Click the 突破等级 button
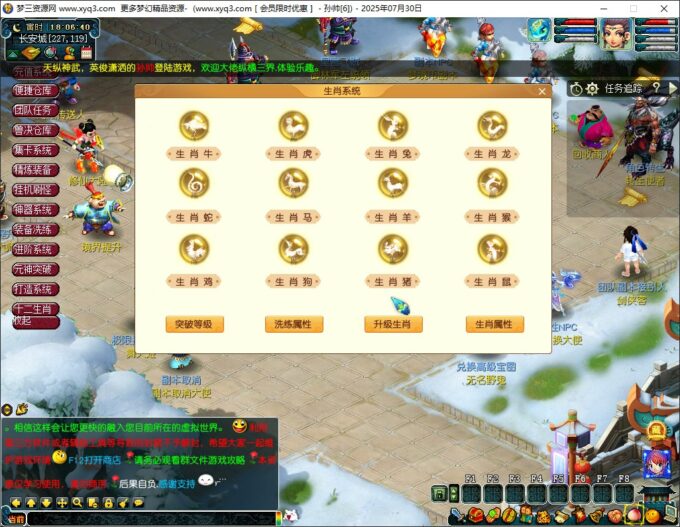Viewport: 680px width, 527px height. [194, 324]
